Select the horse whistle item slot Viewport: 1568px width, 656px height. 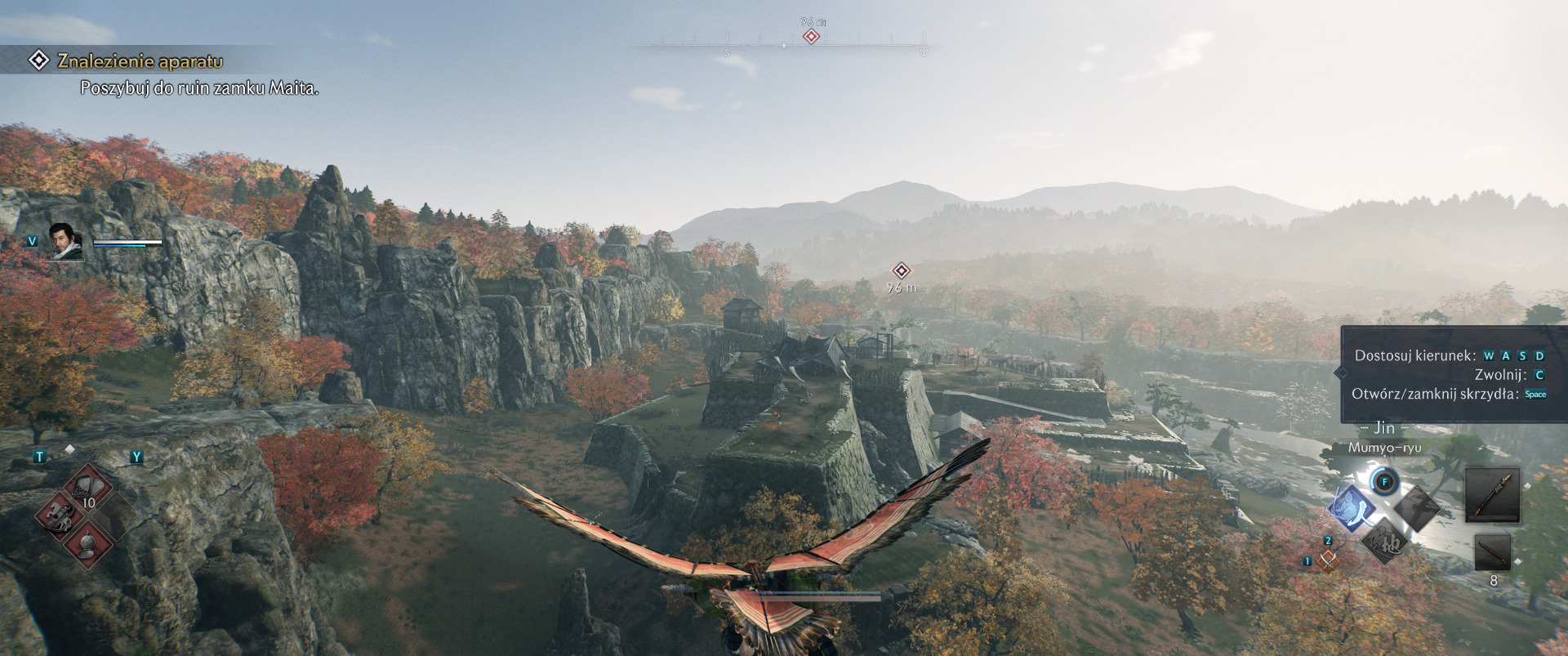(61, 515)
